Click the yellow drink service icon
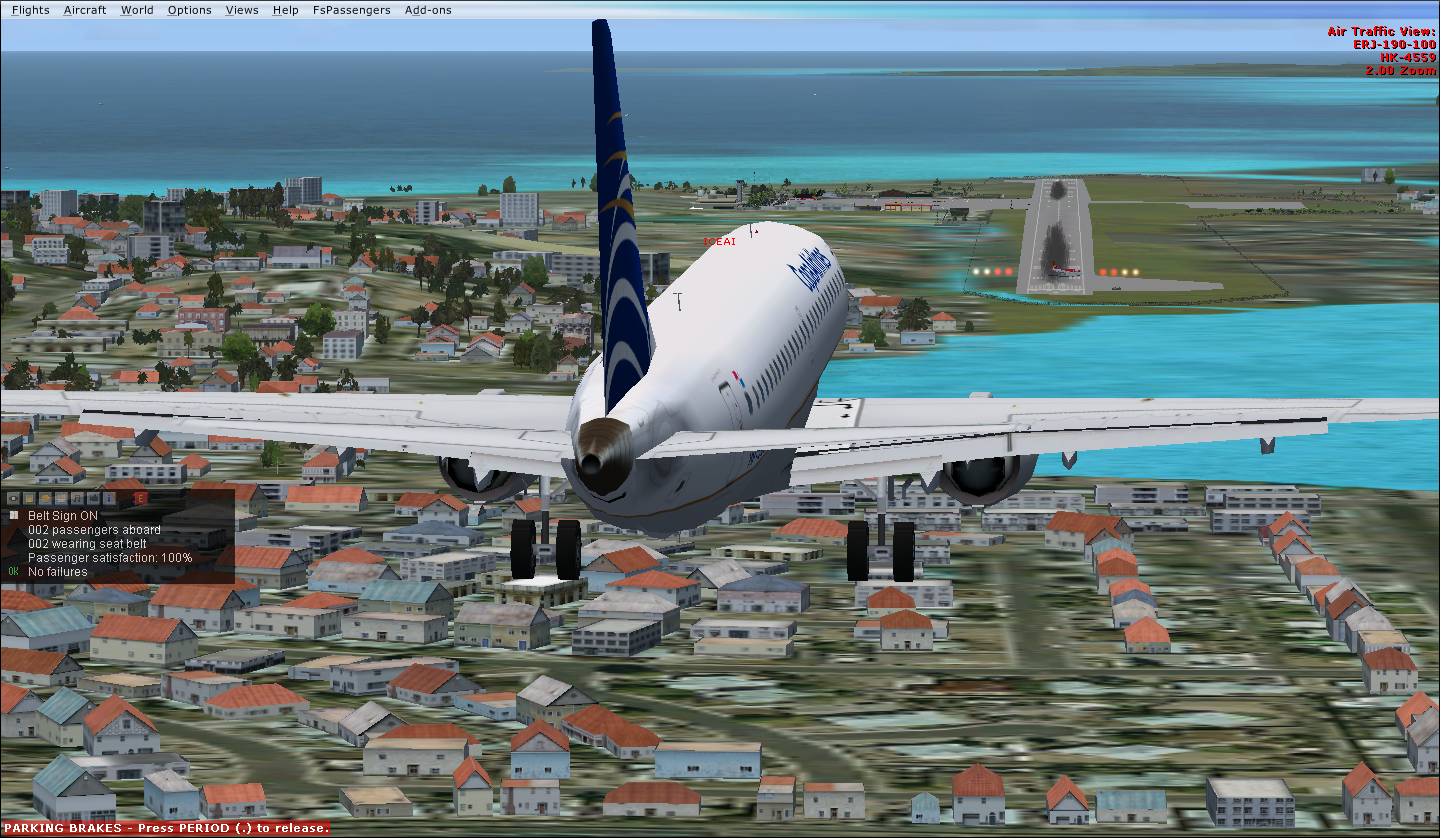The image size is (1440, 838). 29,498
